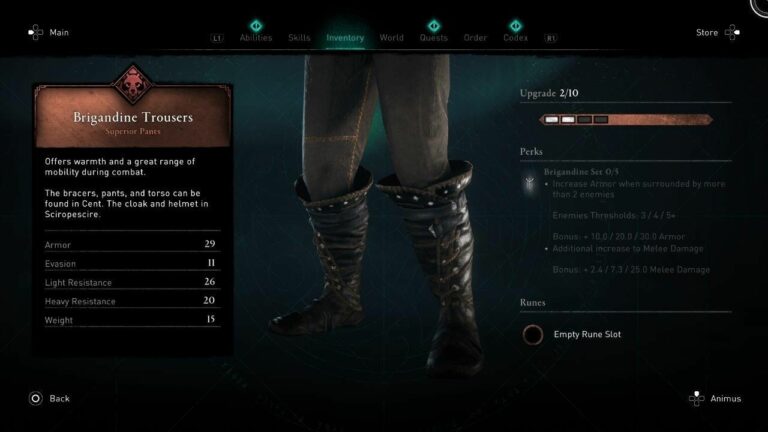Go to the World tab
768x432 pixels.
(x=392, y=38)
